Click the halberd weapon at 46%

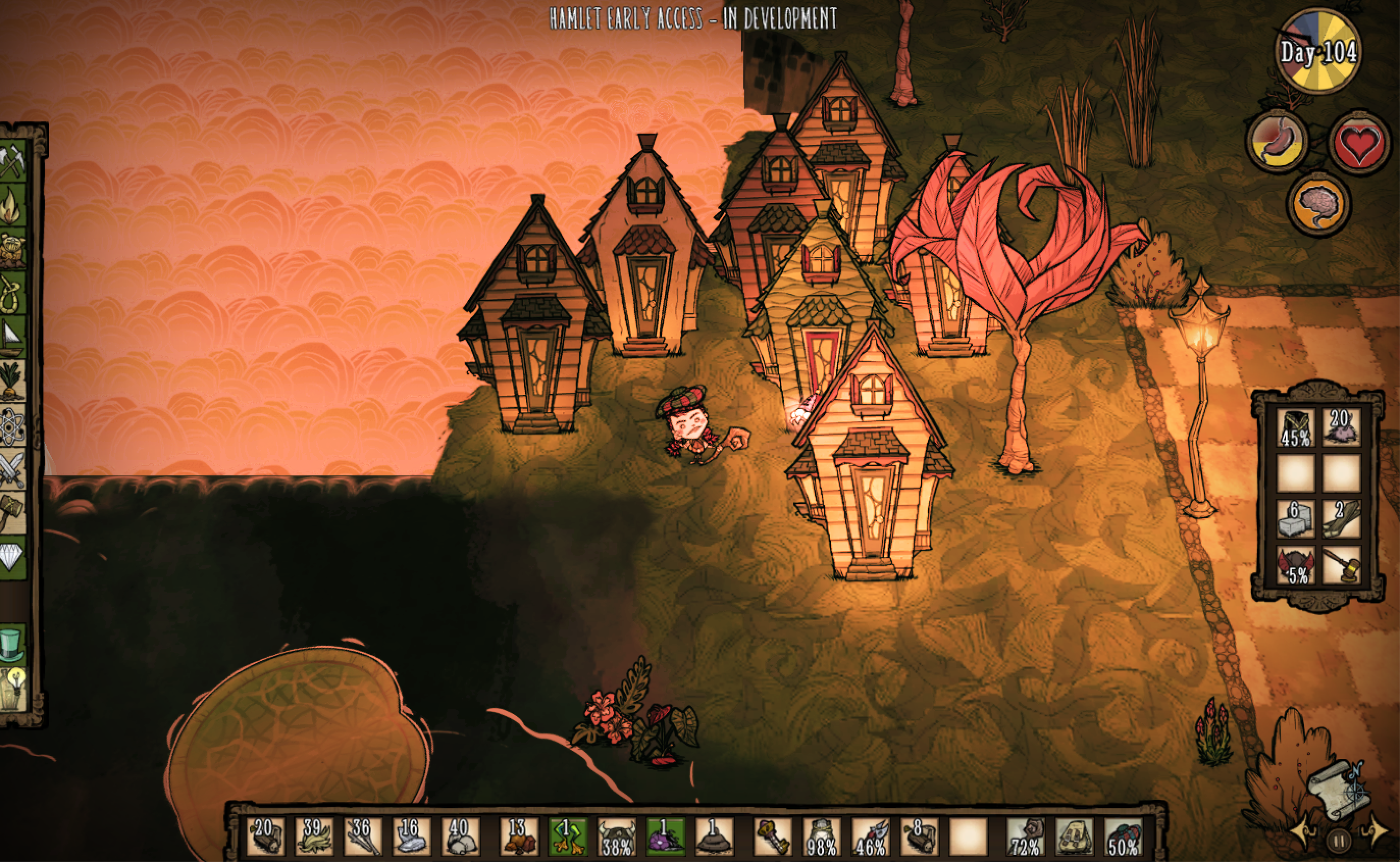(x=870, y=836)
